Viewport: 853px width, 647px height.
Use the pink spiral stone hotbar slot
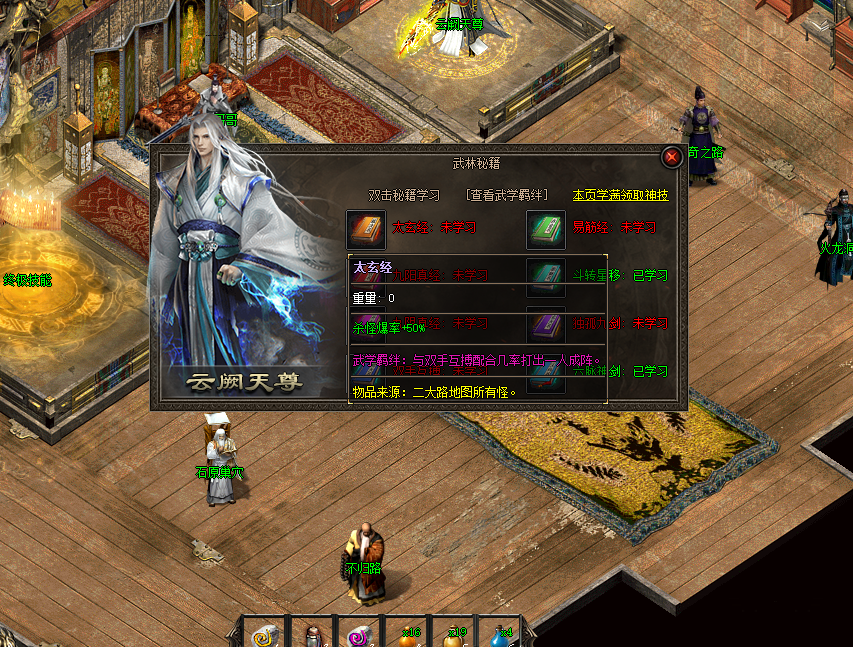tap(356, 634)
